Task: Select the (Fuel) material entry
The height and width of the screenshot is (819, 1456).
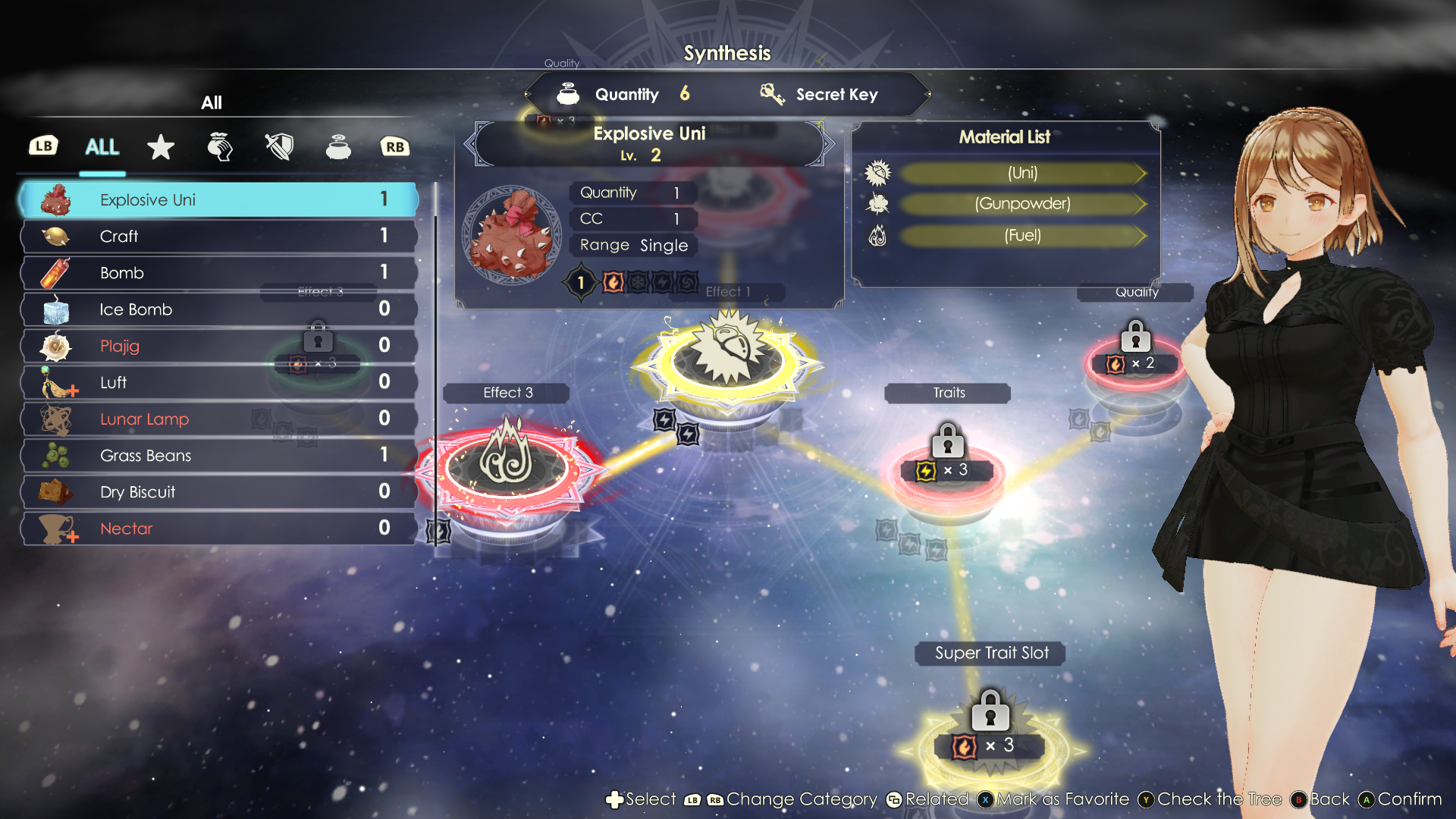Action: pos(1022,236)
